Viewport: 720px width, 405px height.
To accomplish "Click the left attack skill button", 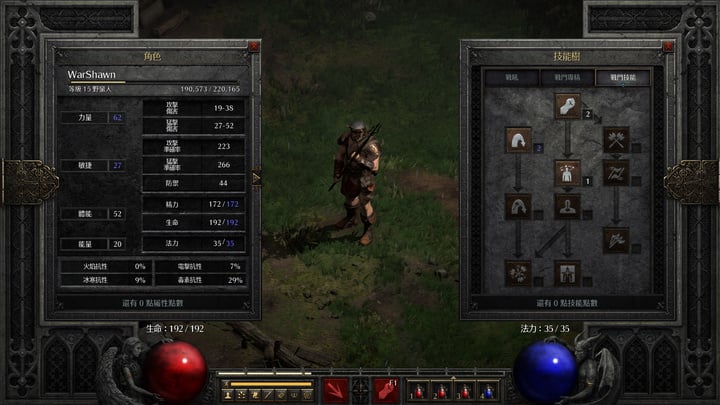I will click(335, 390).
